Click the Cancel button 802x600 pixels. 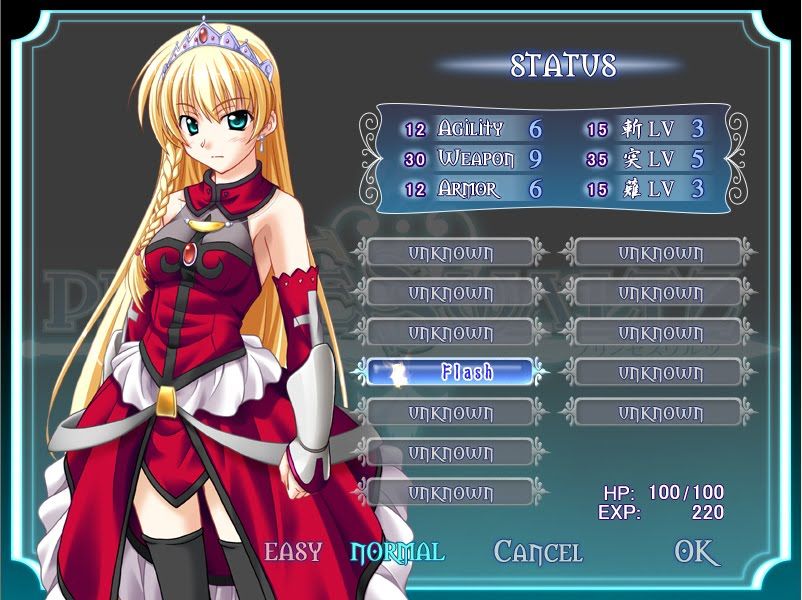click(538, 551)
